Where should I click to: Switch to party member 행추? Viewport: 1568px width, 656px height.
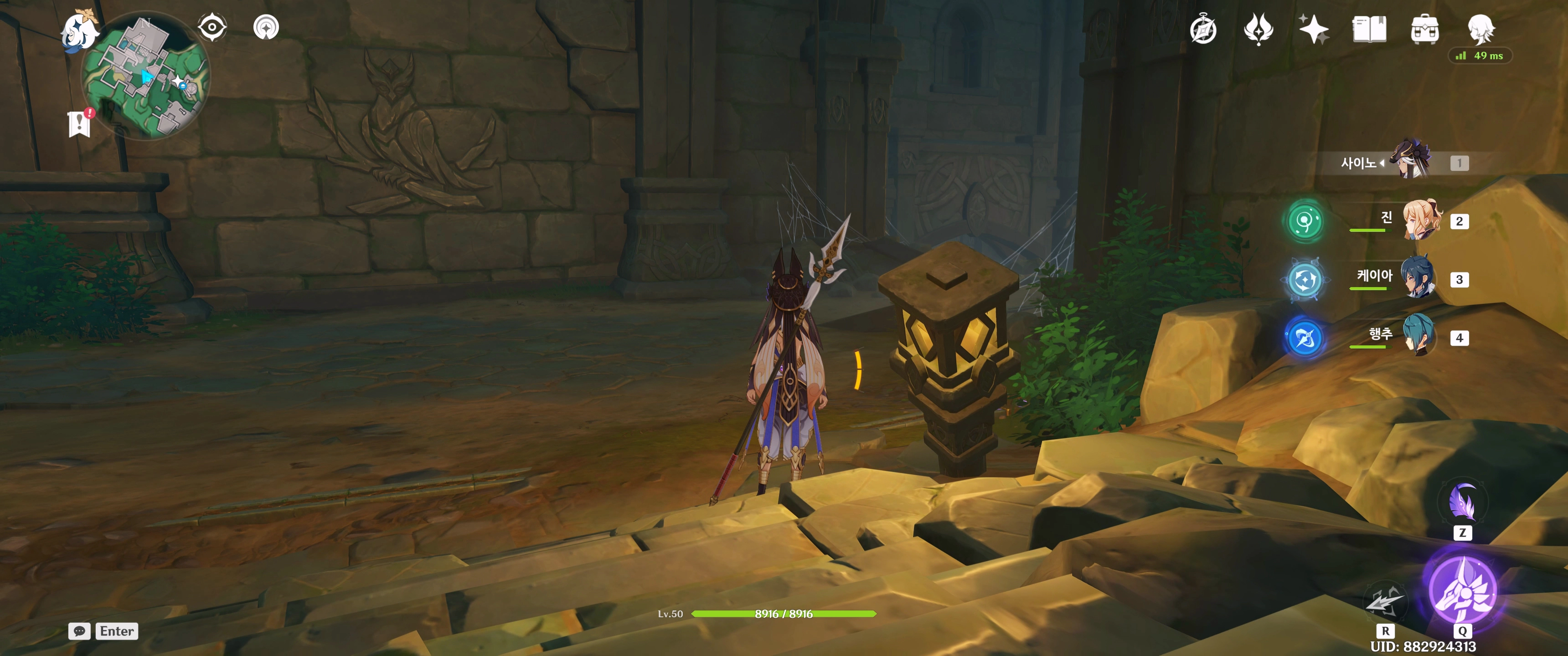pyautogui.click(x=1419, y=337)
